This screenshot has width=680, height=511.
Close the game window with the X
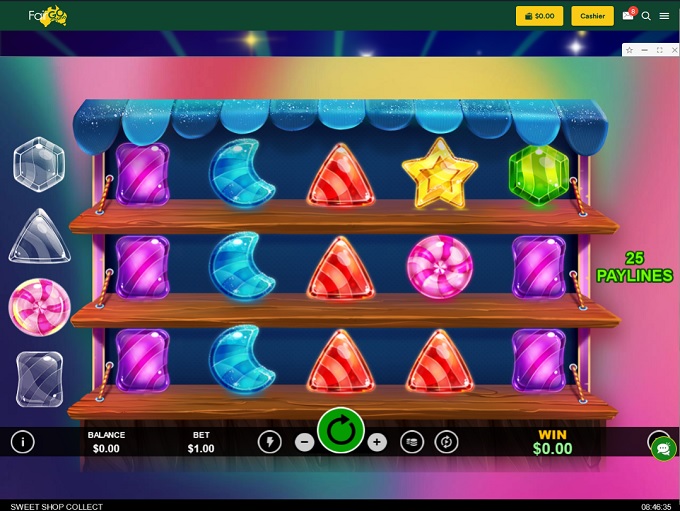pos(673,49)
